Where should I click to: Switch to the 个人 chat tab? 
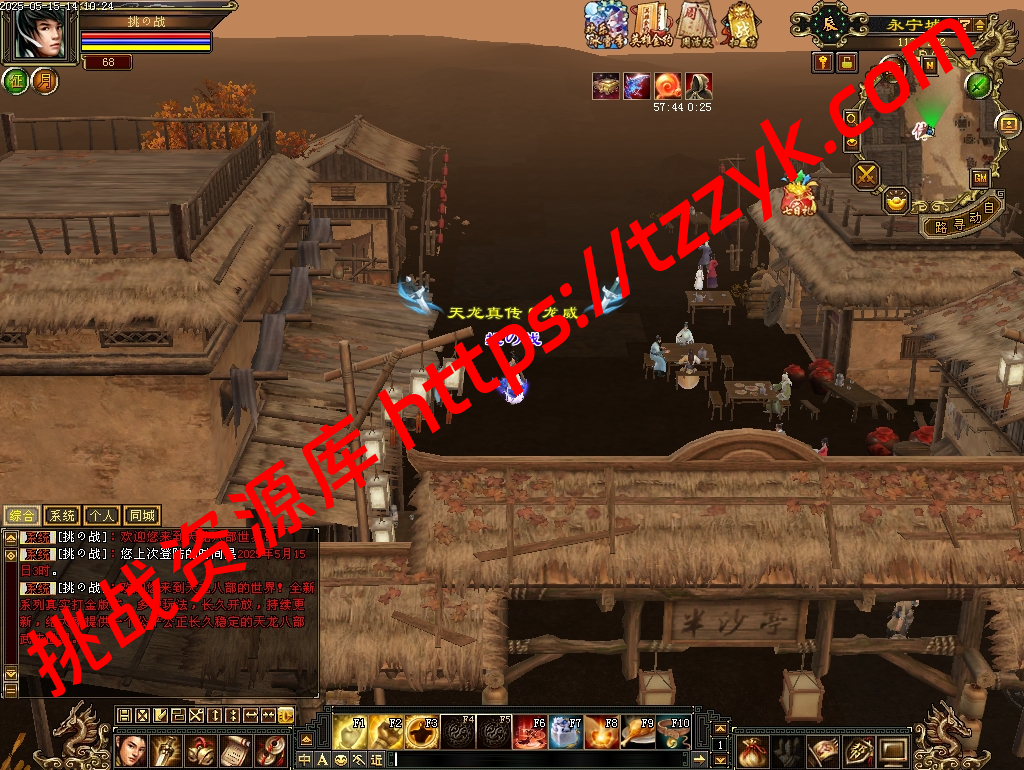coord(101,516)
